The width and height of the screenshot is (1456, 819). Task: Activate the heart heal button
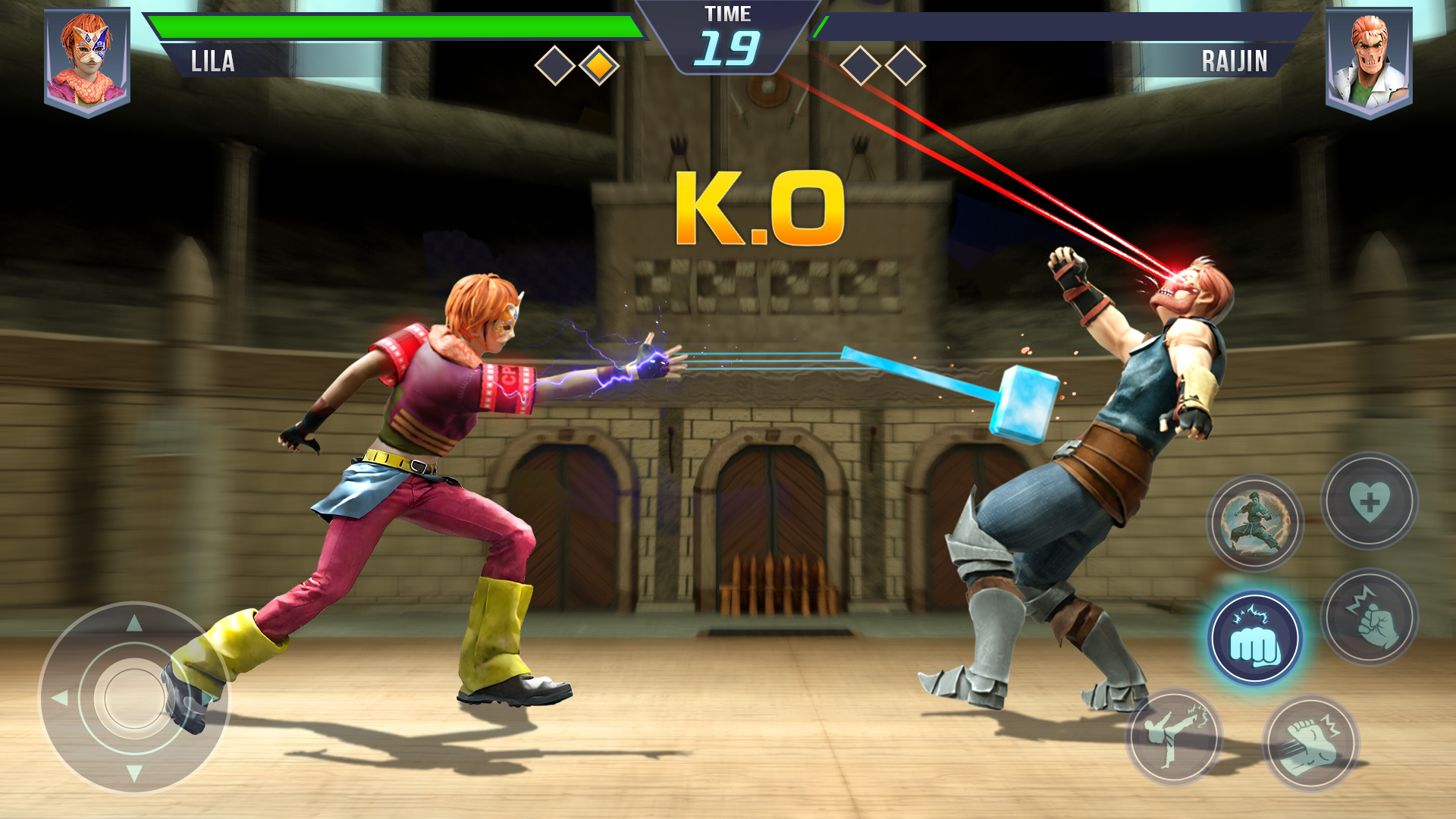coord(1369,501)
